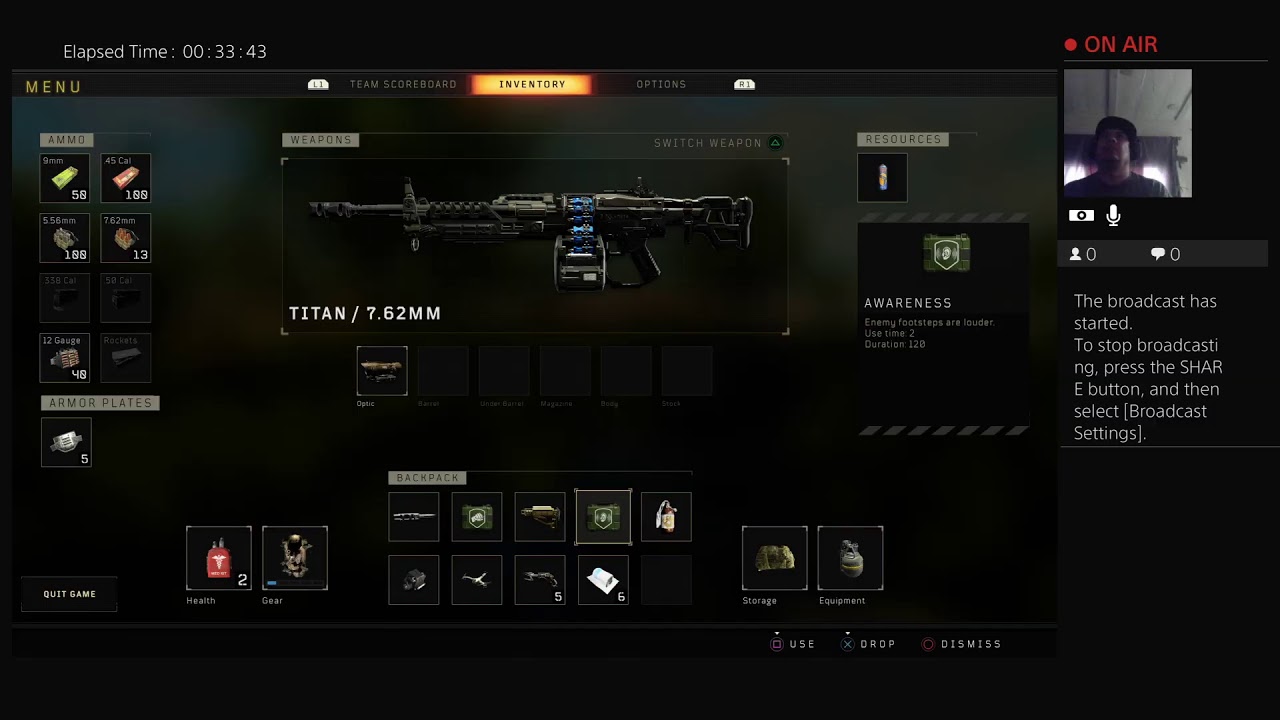Screen dimensions: 1280x720
Task: Select the 12 Gauge shells slot
Action: click(x=65, y=358)
